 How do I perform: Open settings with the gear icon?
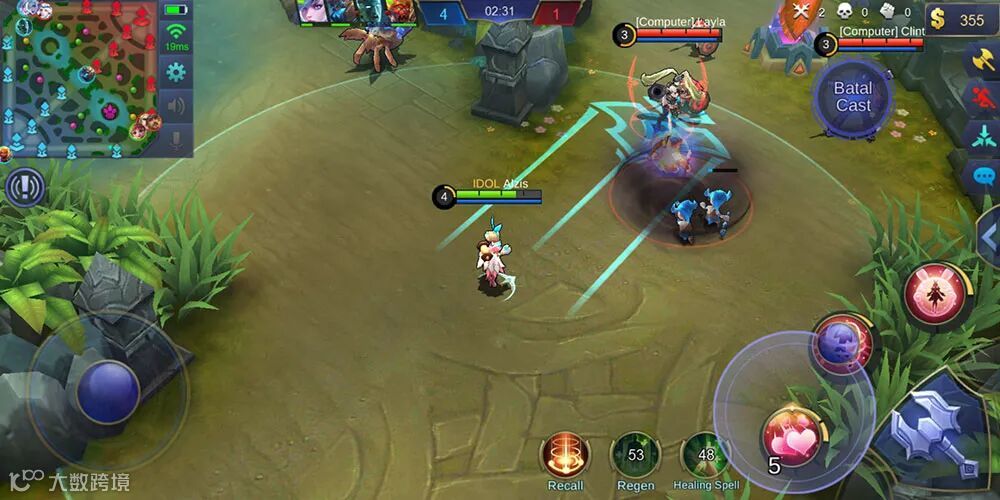click(x=177, y=71)
